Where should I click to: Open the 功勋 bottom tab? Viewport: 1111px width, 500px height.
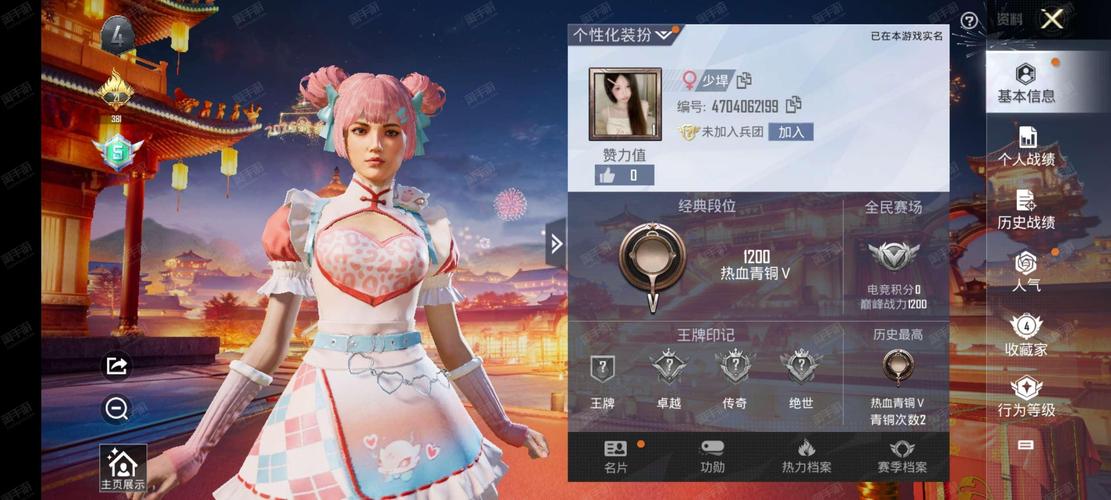click(712, 457)
